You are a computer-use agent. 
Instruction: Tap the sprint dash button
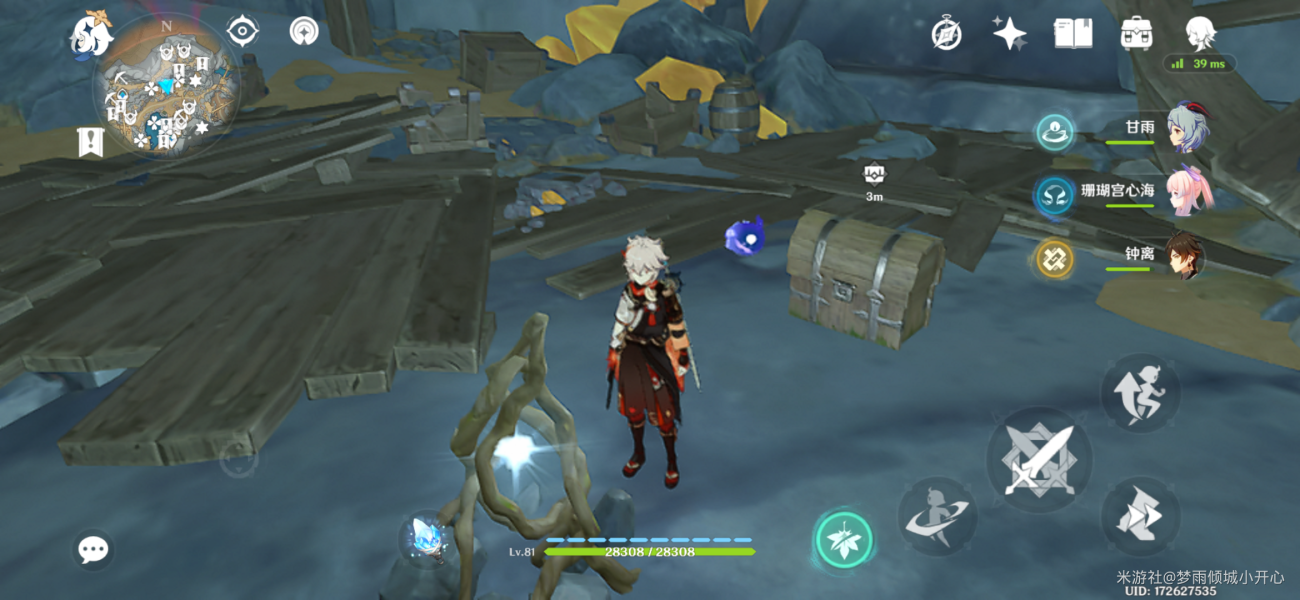(x=1141, y=516)
